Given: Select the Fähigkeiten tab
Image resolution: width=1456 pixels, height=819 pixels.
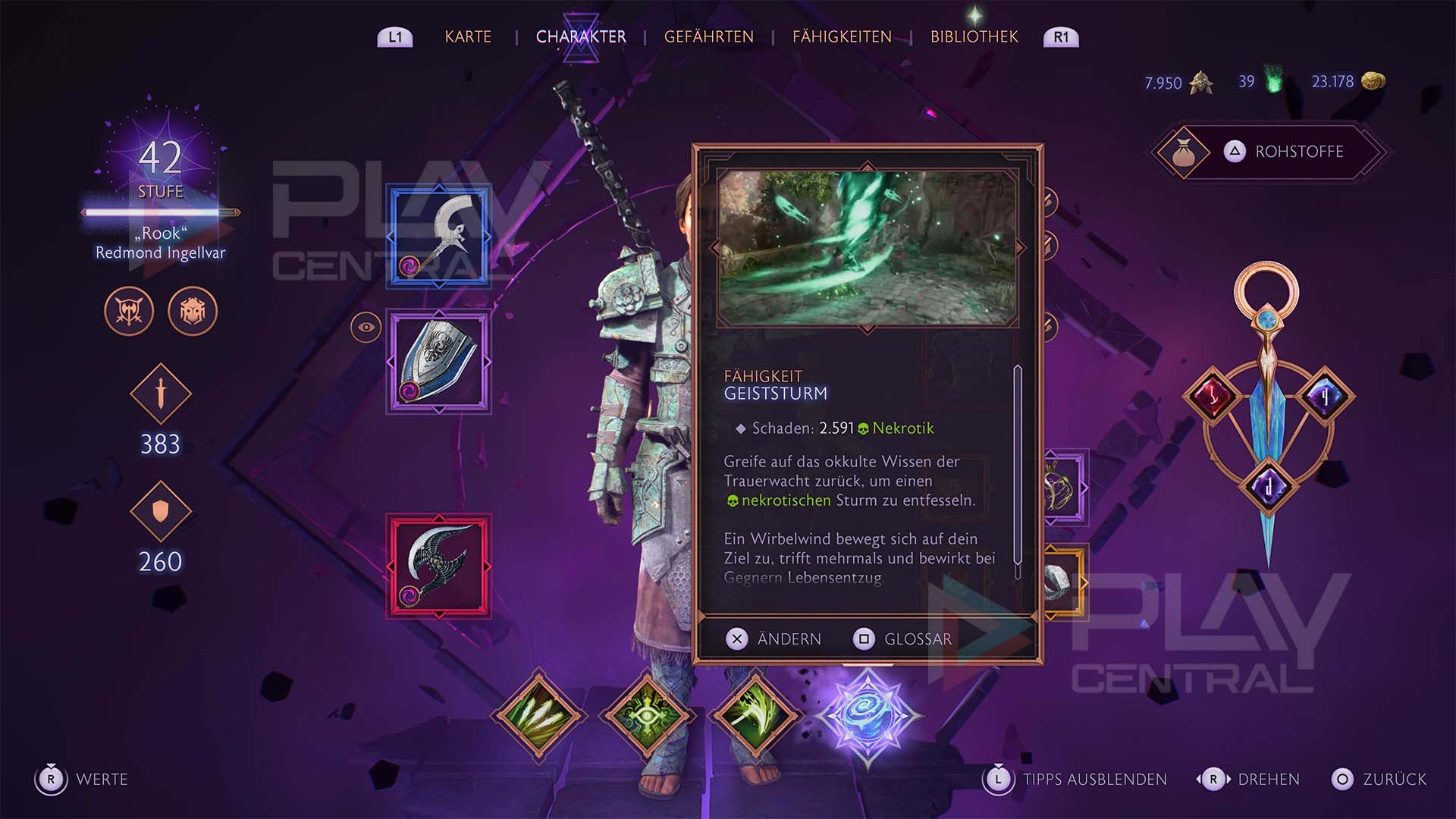Looking at the screenshot, I should (842, 36).
